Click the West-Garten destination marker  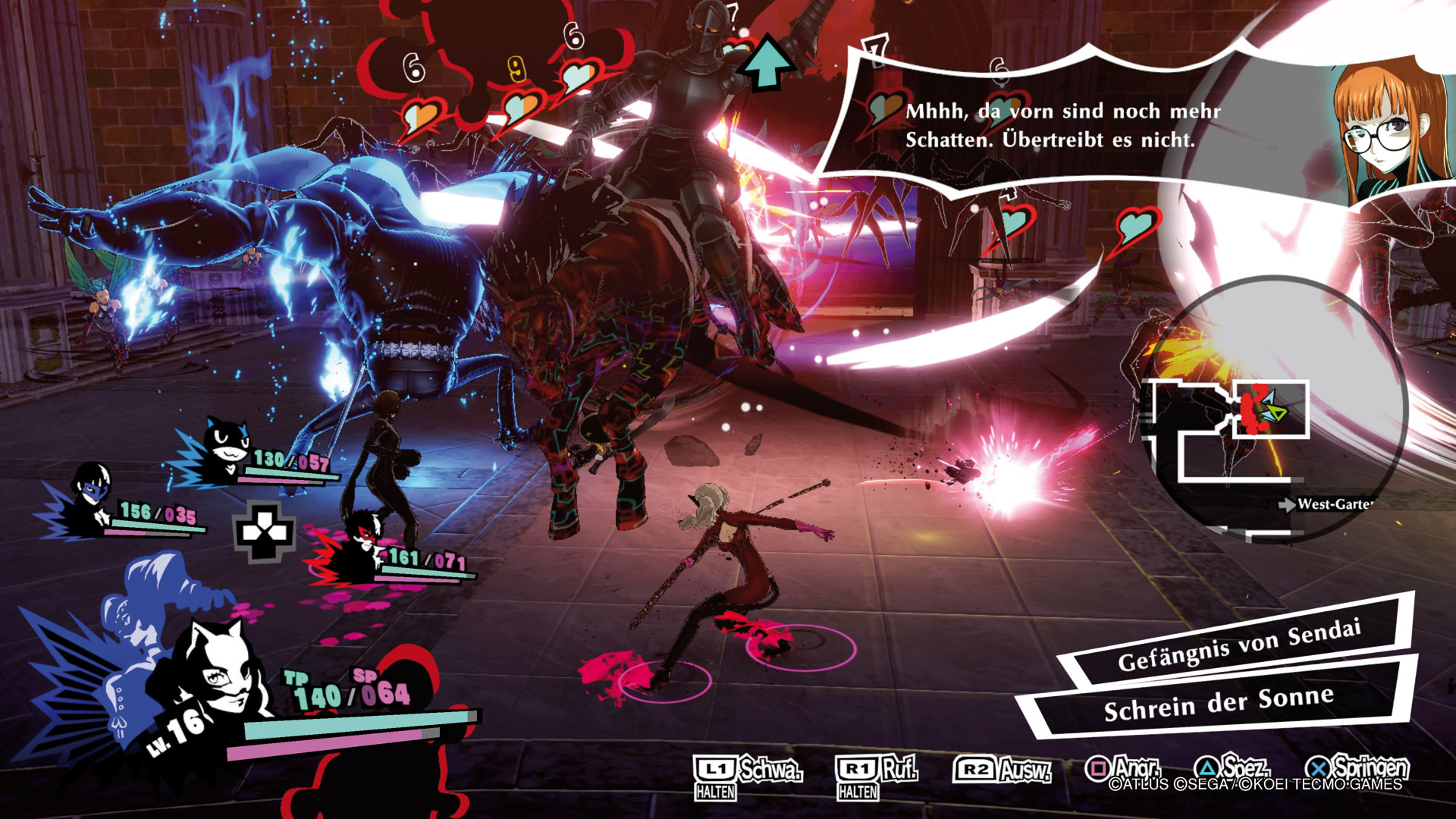[x=1327, y=504]
